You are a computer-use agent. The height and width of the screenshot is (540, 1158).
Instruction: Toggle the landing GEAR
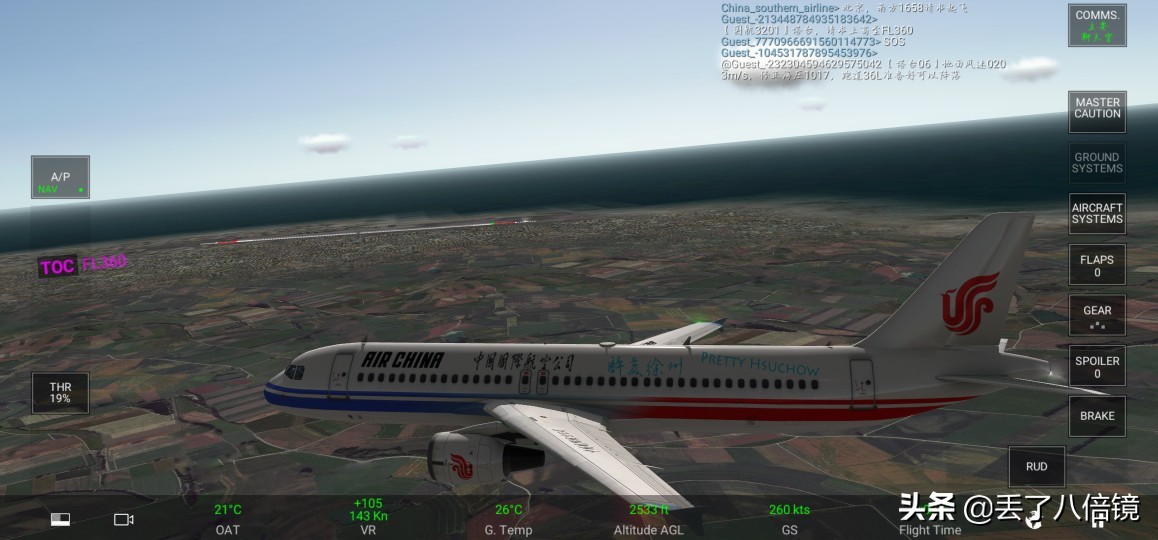(1097, 316)
